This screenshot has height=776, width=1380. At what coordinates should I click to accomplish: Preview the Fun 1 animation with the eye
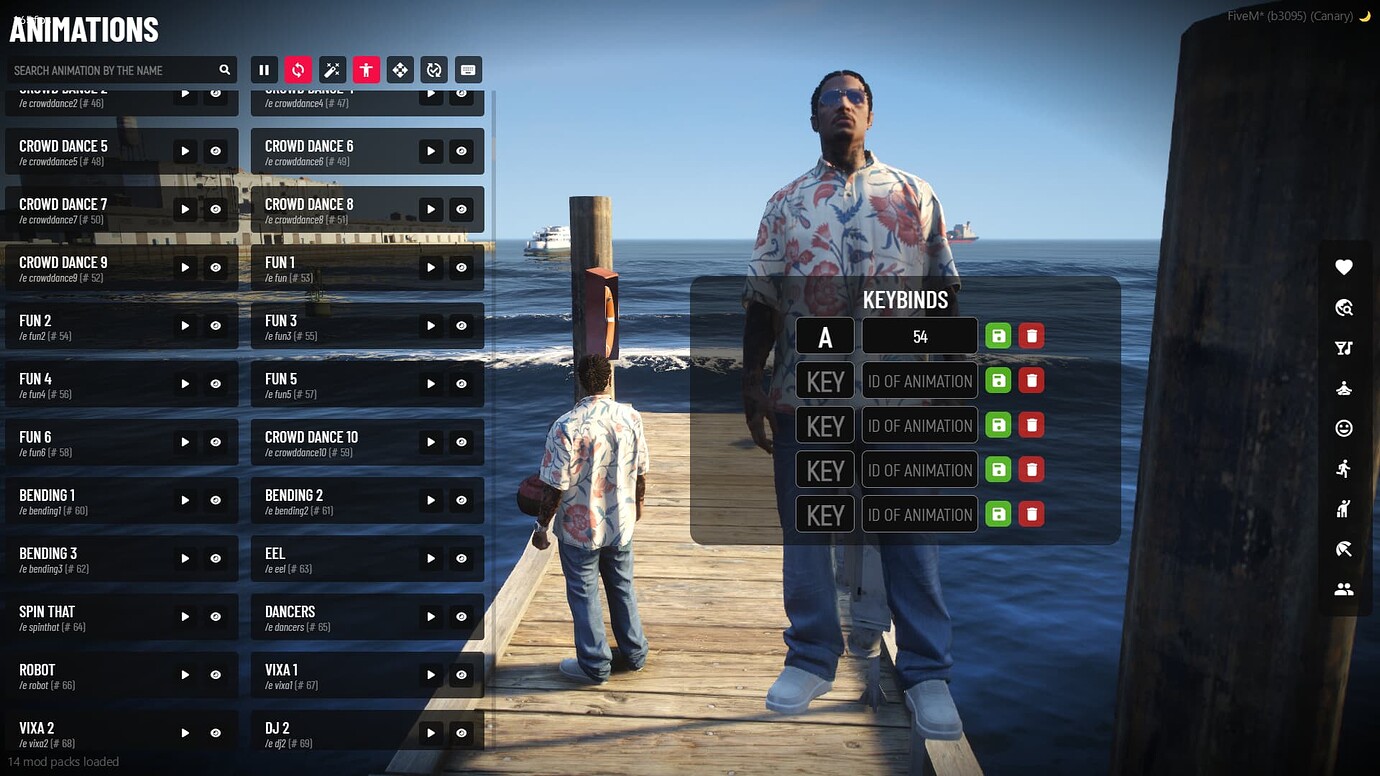click(461, 267)
